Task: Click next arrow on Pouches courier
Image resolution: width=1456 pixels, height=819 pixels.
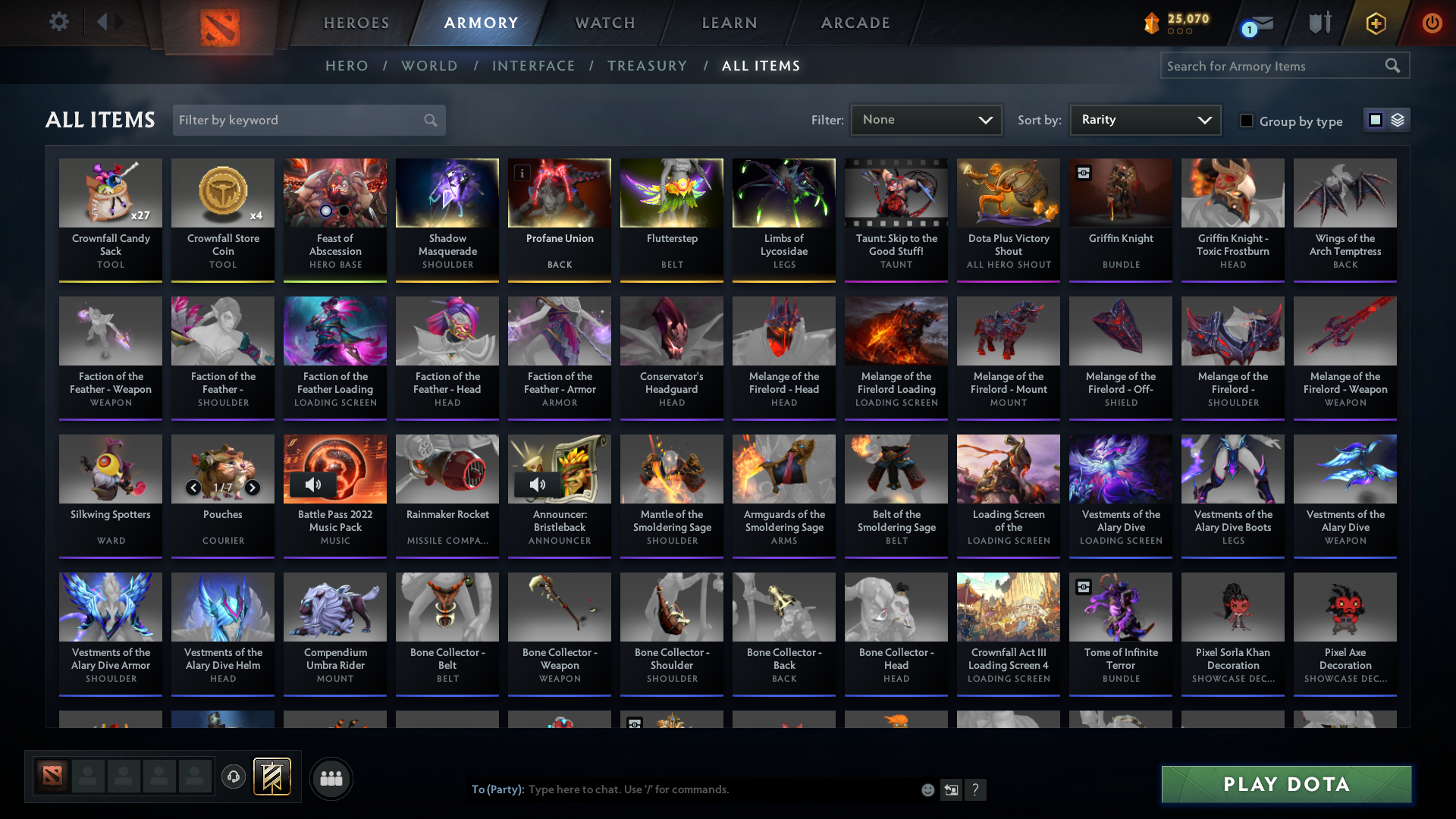Action: click(x=253, y=488)
